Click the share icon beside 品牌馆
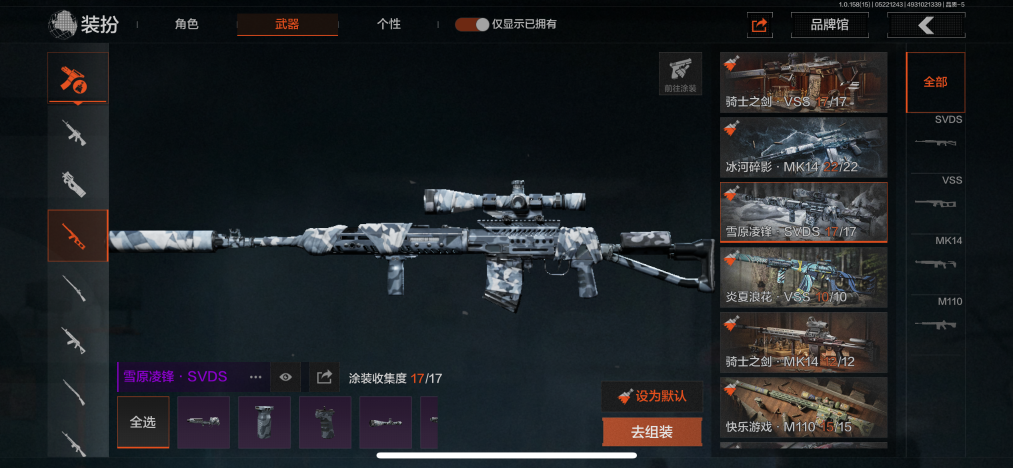This screenshot has width=1013, height=468. tap(760, 25)
